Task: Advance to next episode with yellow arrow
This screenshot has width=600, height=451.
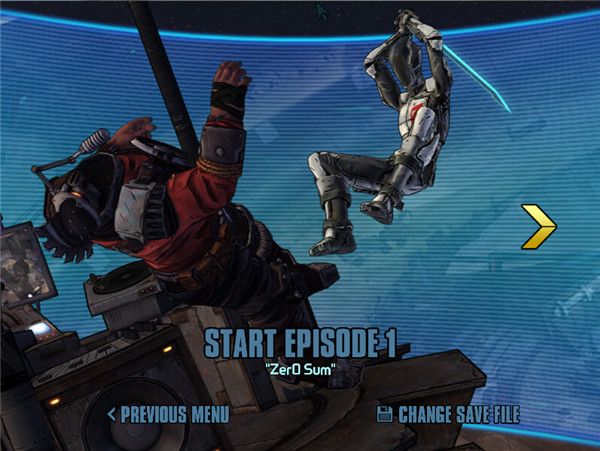Action: point(538,226)
